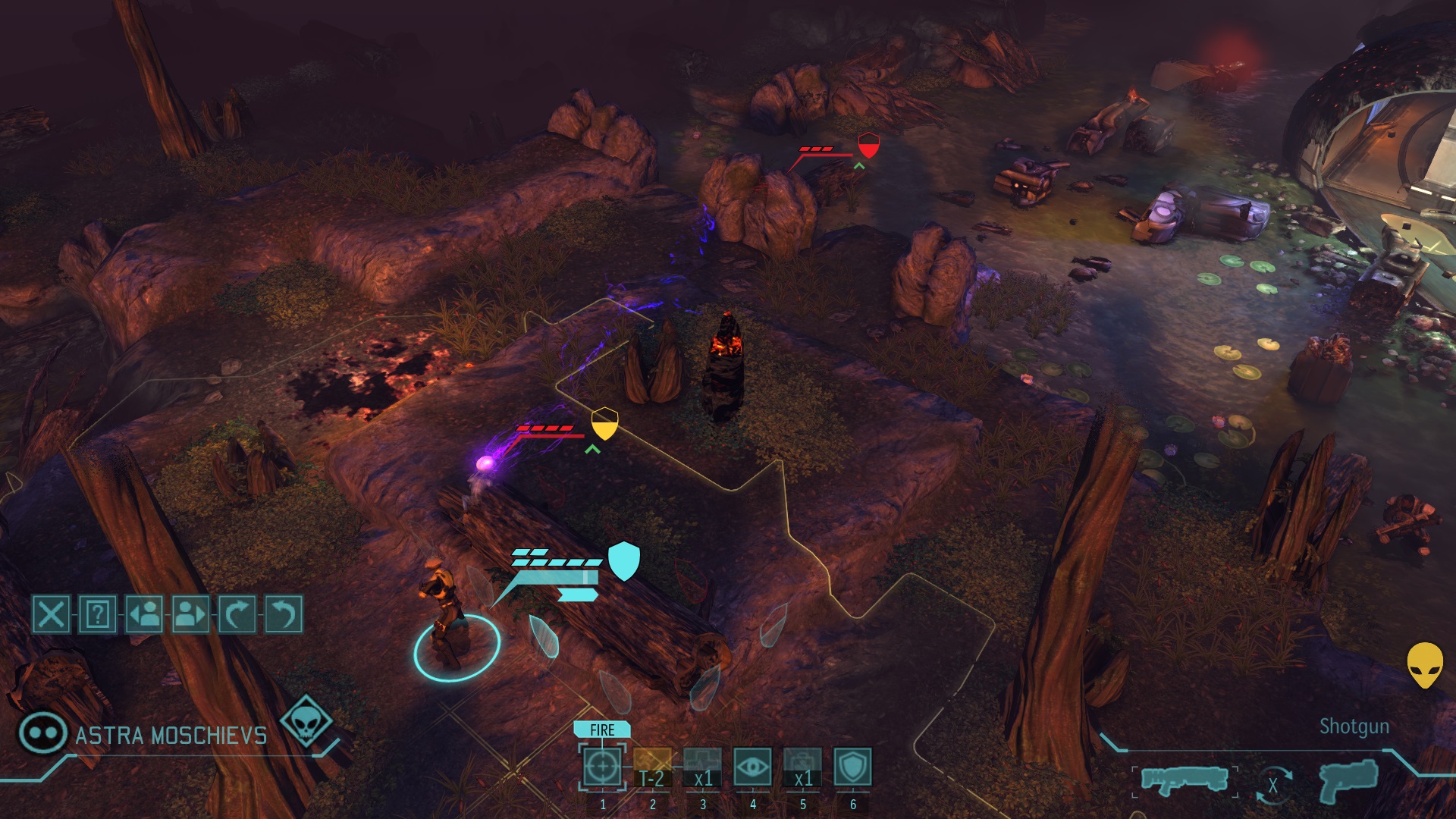The height and width of the screenshot is (819, 1456).
Task: Rotate camera with right-curving arrow button
Action: (x=237, y=613)
